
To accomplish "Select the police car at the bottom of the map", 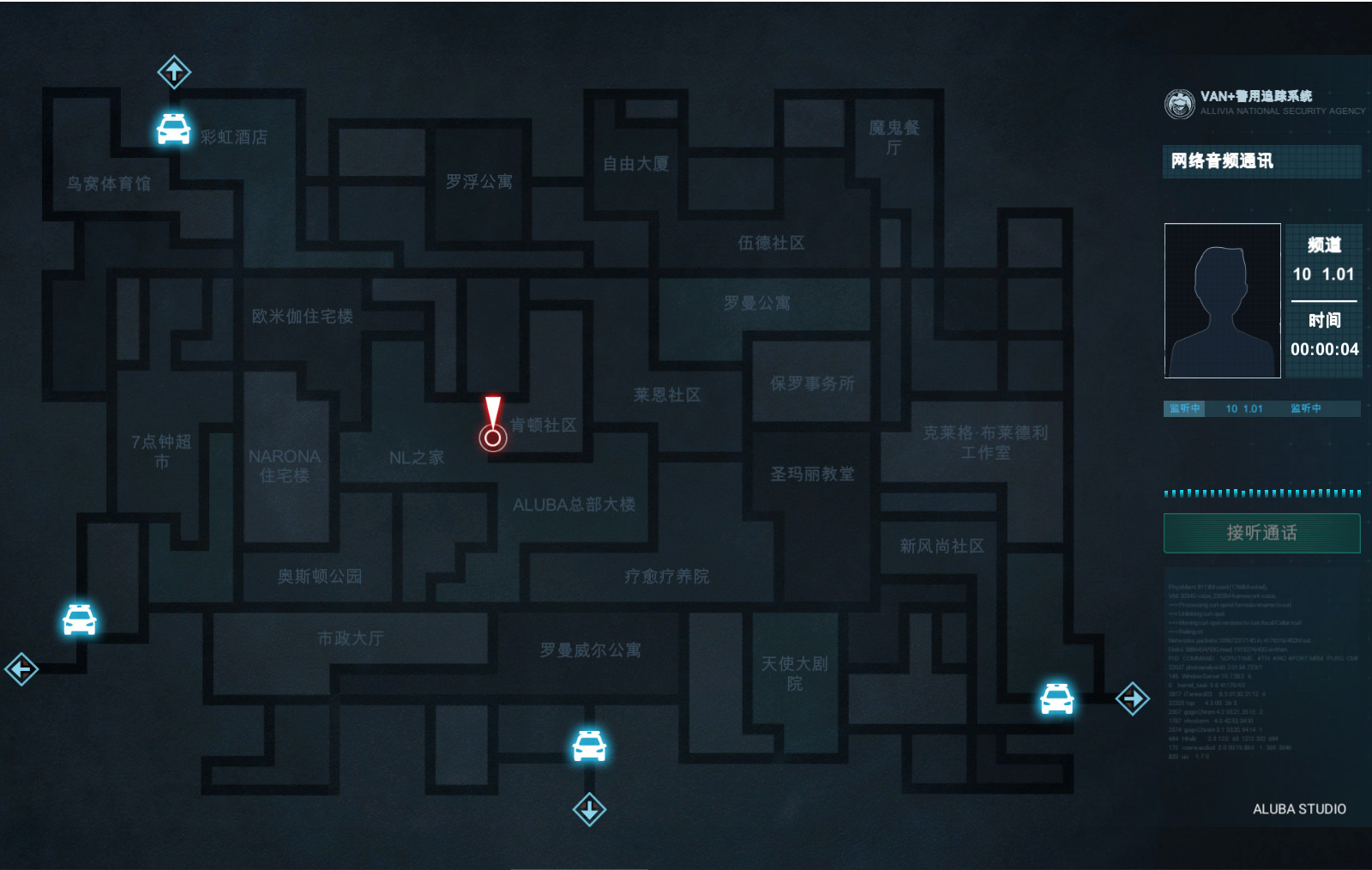I will click(x=588, y=746).
